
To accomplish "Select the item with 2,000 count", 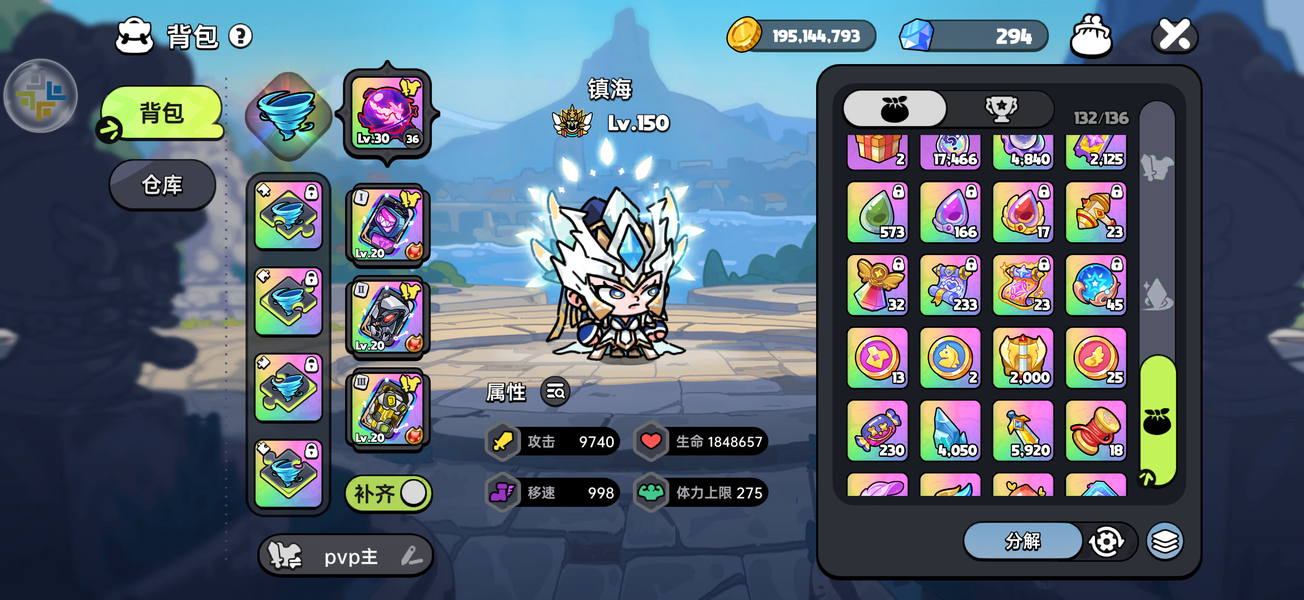I will [1022, 357].
